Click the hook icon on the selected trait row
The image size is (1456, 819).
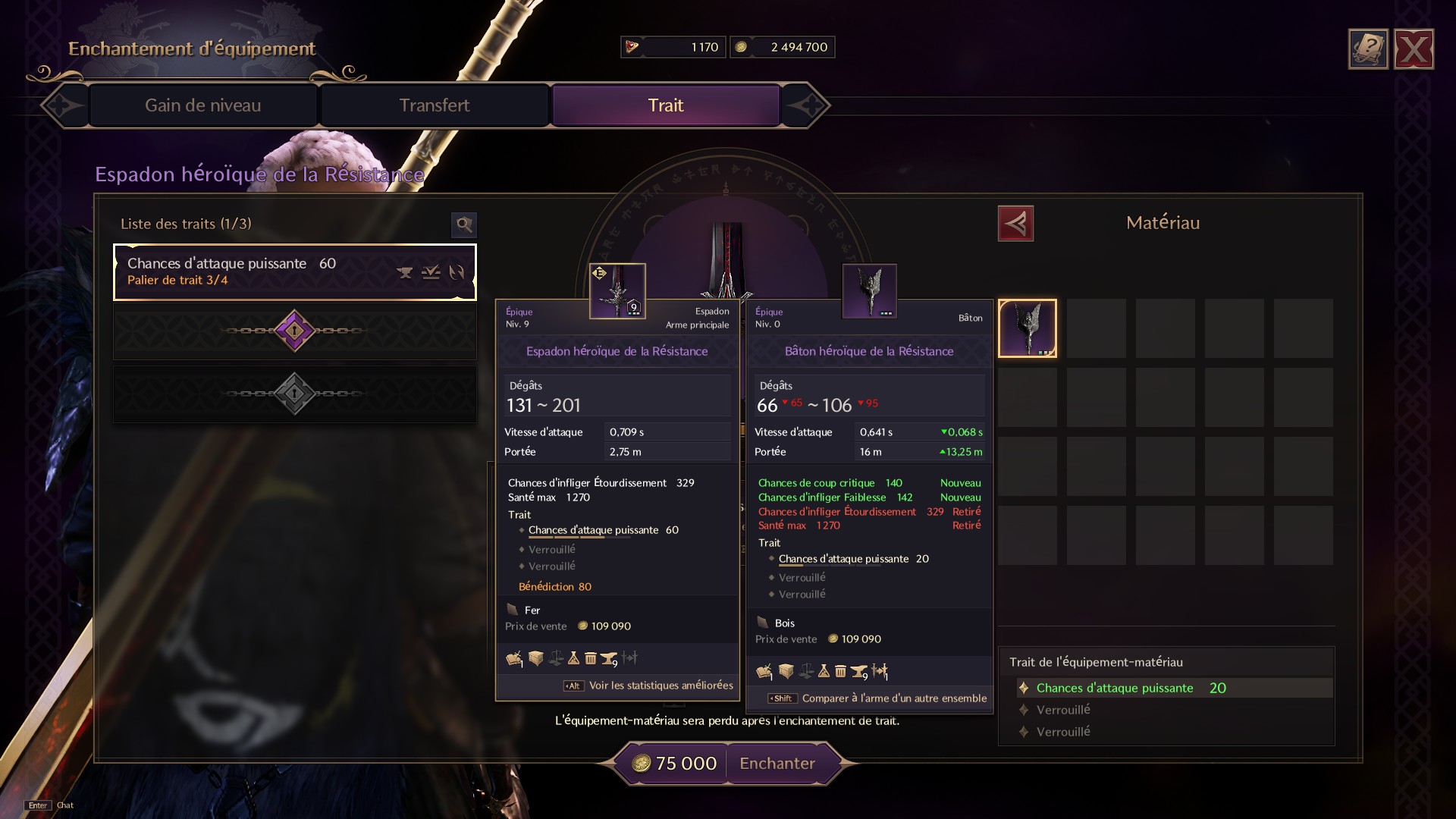tap(457, 273)
